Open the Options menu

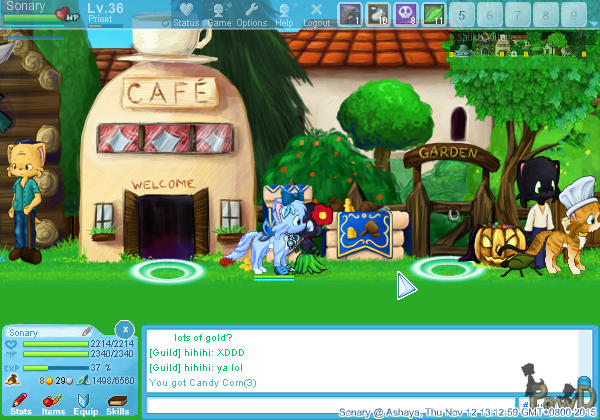click(x=251, y=15)
